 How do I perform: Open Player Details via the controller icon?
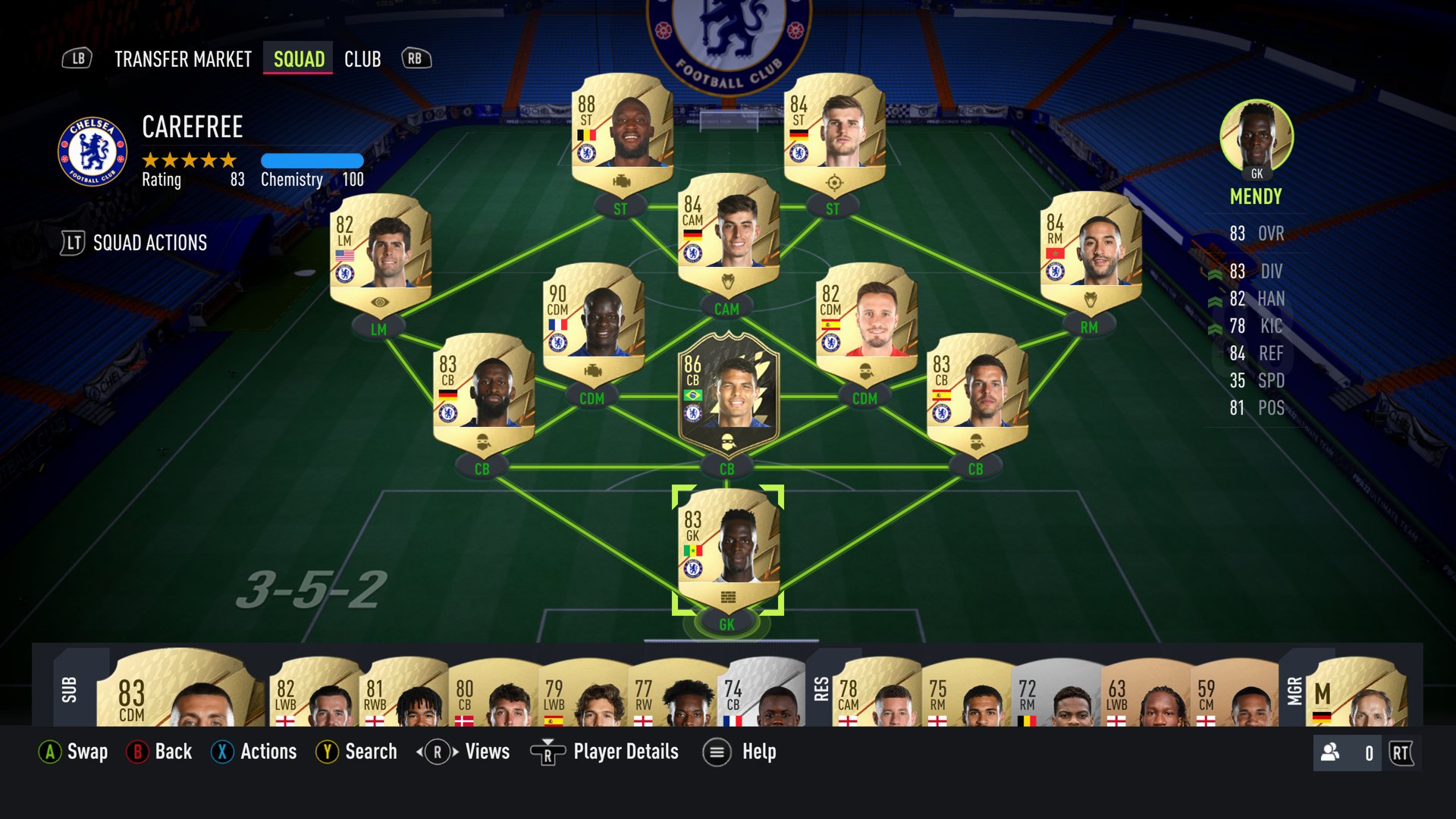coord(548,752)
